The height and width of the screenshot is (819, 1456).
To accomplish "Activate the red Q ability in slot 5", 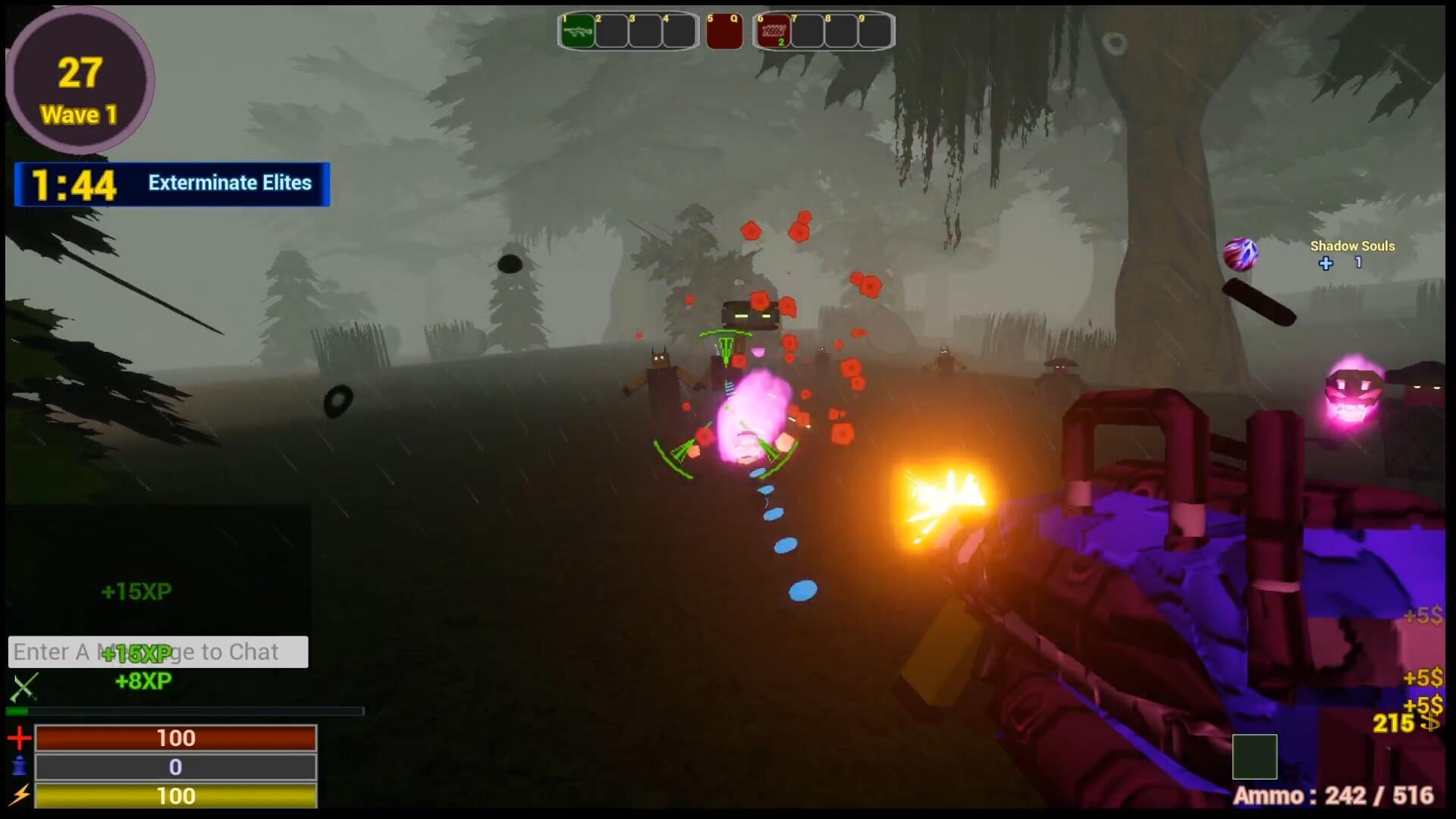I will tap(723, 30).
